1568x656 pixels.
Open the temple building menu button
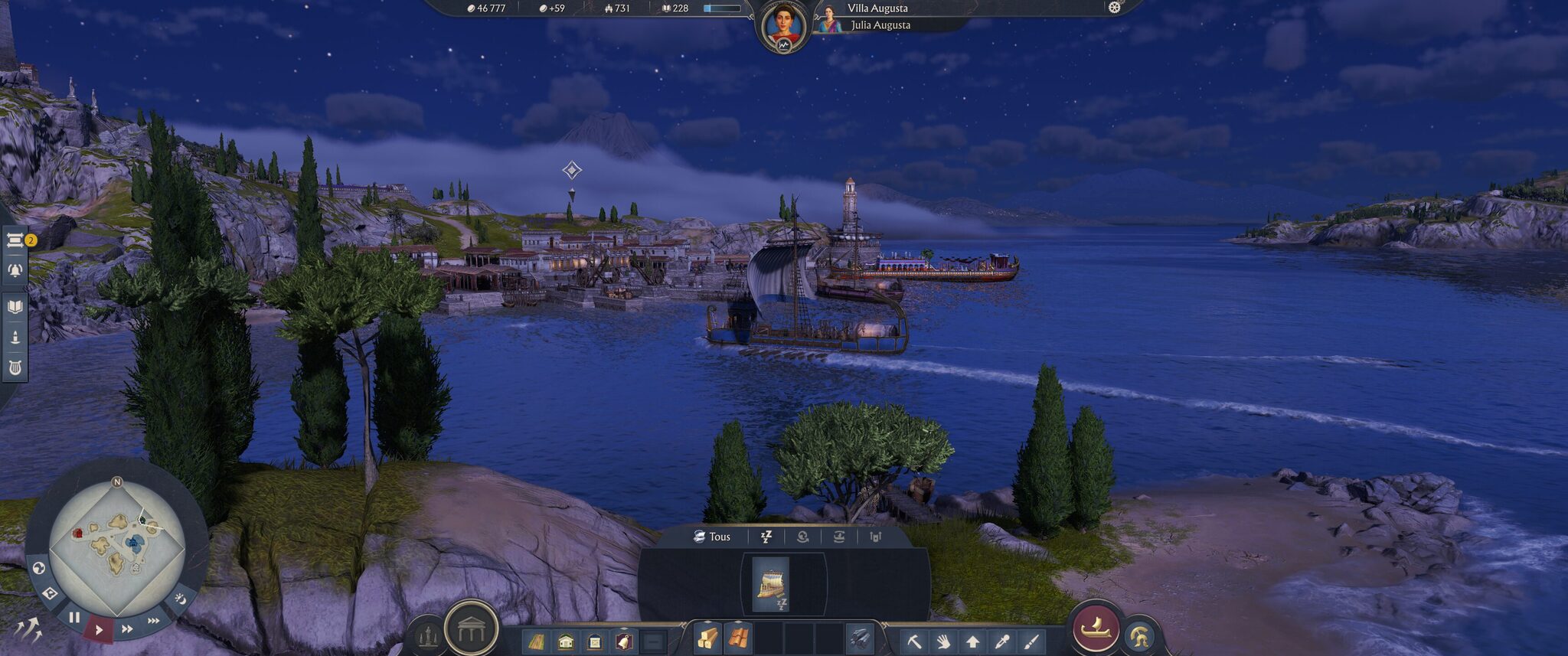(x=471, y=629)
